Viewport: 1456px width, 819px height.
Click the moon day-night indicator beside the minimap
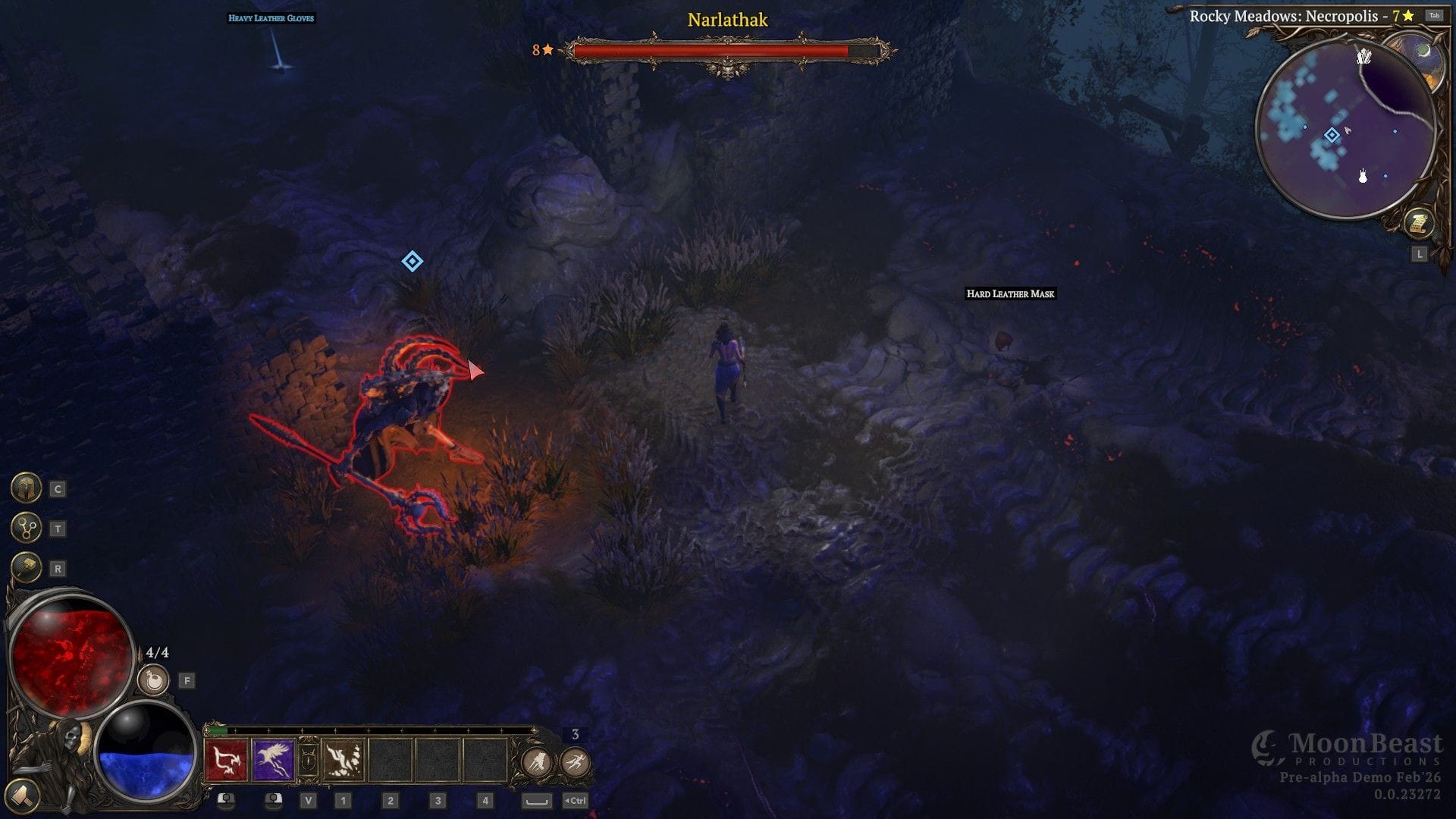coord(1424,52)
